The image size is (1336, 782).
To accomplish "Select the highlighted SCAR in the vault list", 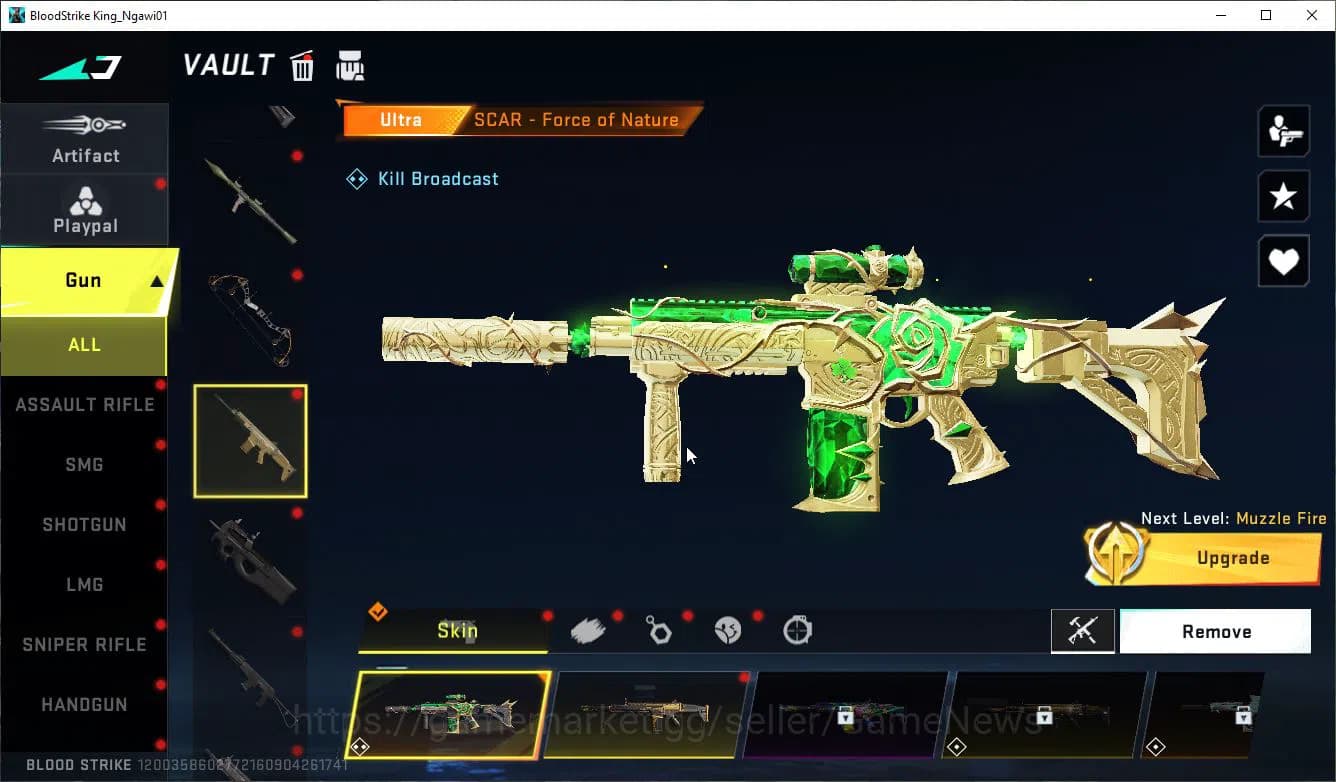I will [x=249, y=441].
